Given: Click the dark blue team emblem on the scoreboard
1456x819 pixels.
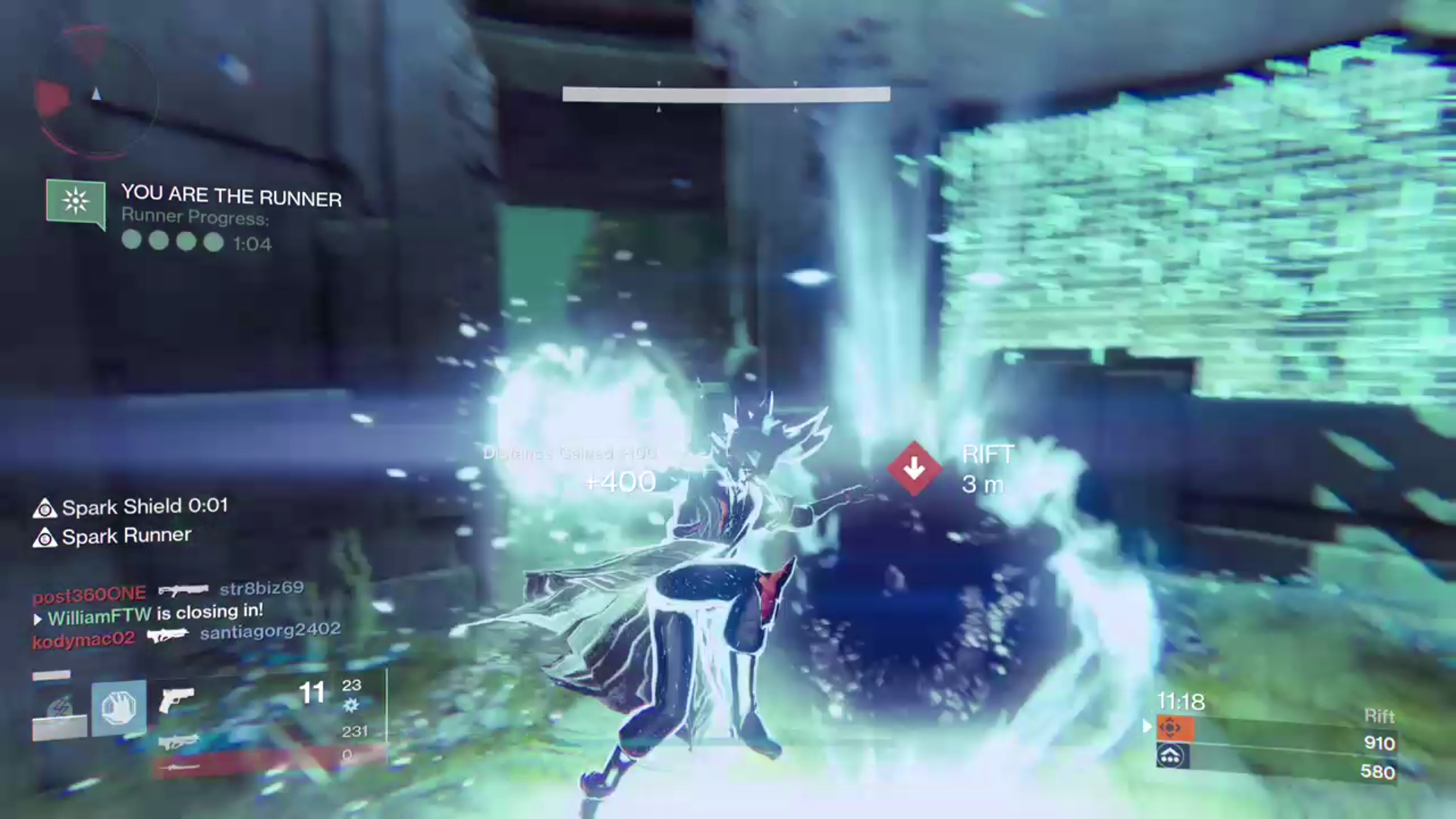Looking at the screenshot, I should tap(1172, 756).
